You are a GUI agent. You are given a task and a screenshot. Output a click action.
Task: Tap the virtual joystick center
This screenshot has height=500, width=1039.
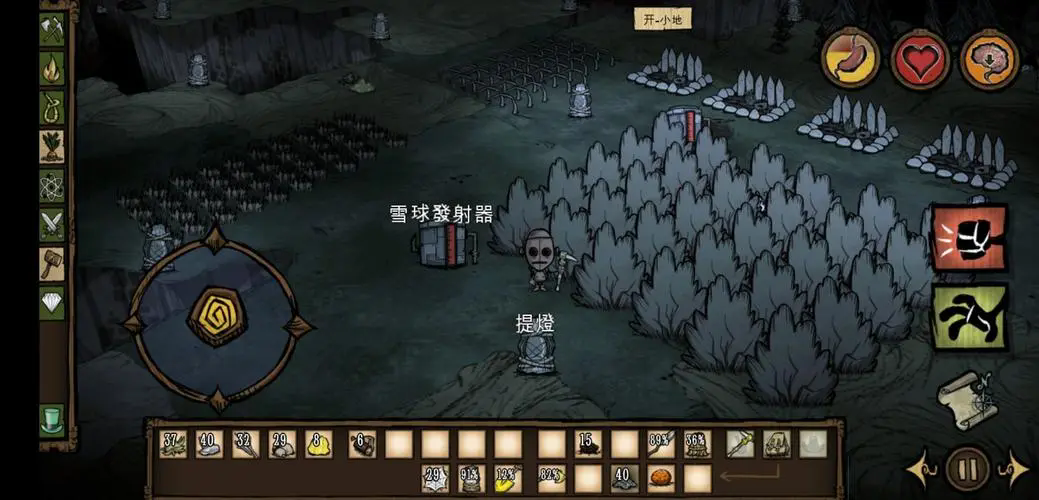point(217,316)
